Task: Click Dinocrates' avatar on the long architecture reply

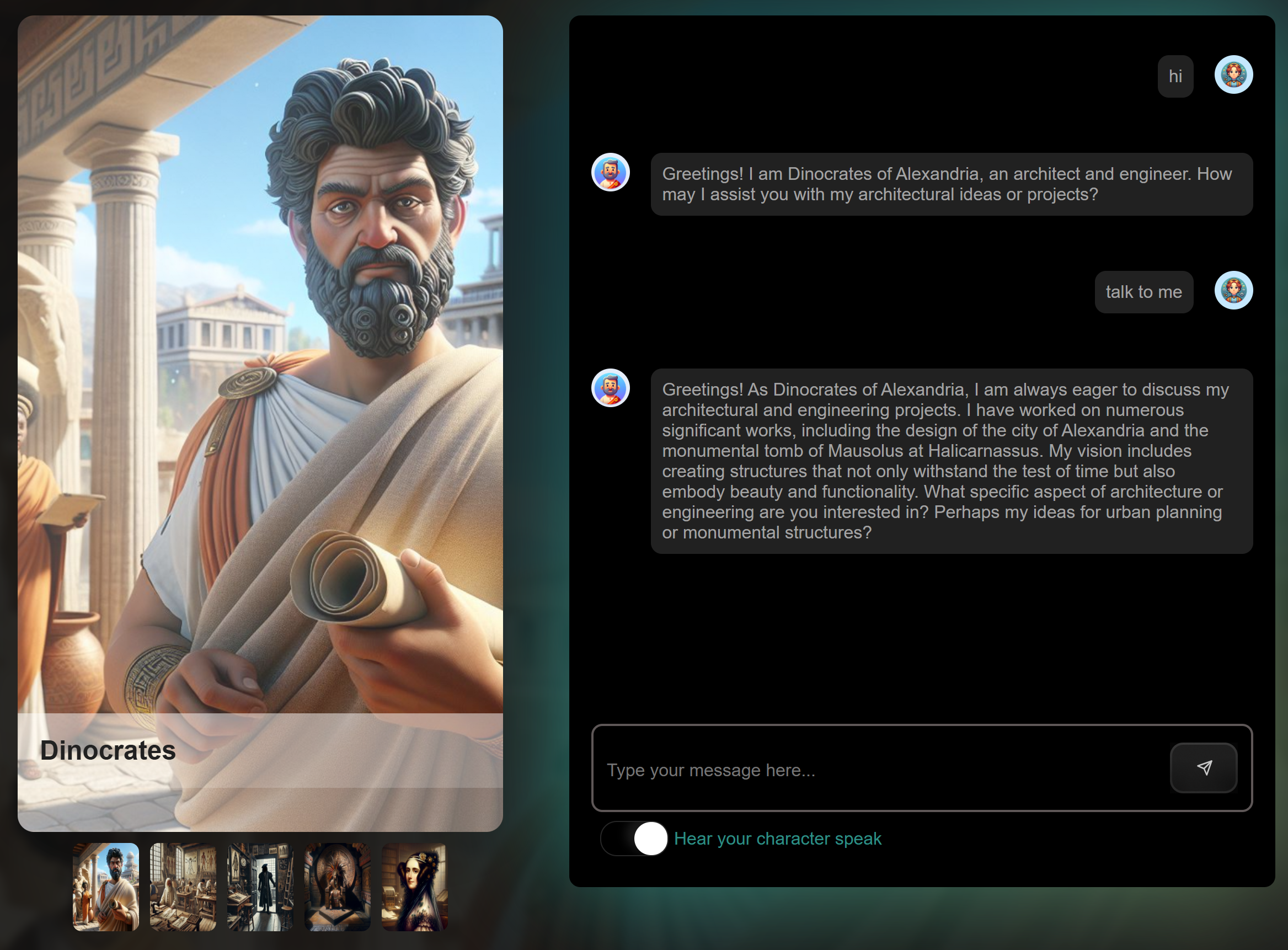Action: 611,388
